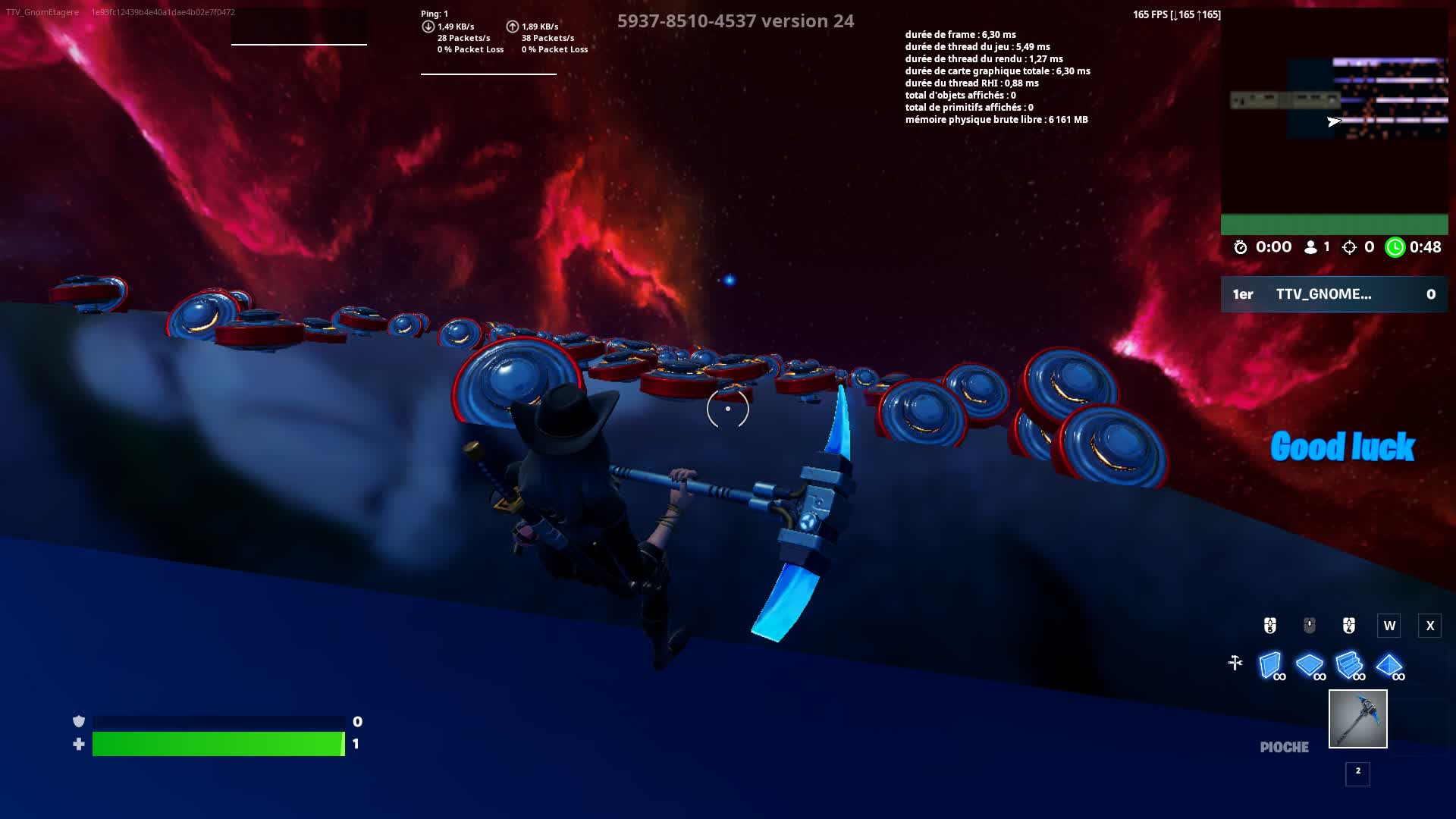Select the TTV_GNOME leaderboard row
This screenshot has width=1456, height=819.
(x=1334, y=294)
